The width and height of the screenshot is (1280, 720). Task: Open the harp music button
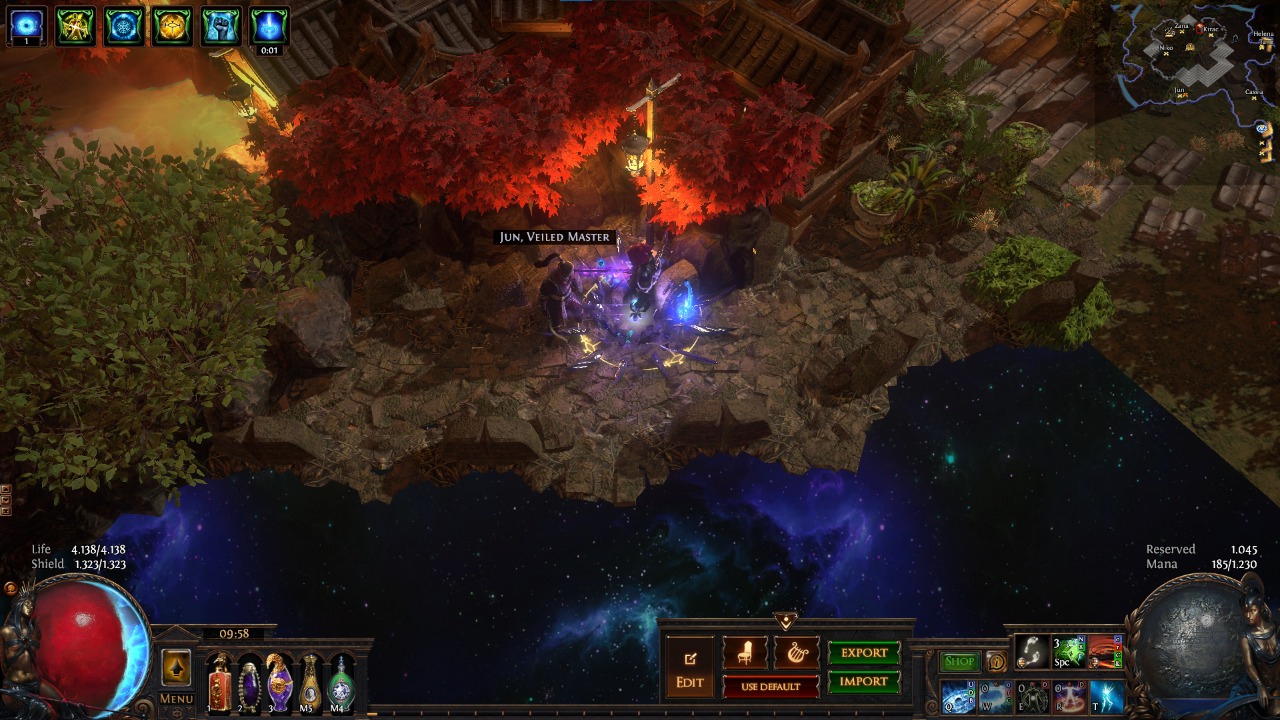(x=796, y=653)
